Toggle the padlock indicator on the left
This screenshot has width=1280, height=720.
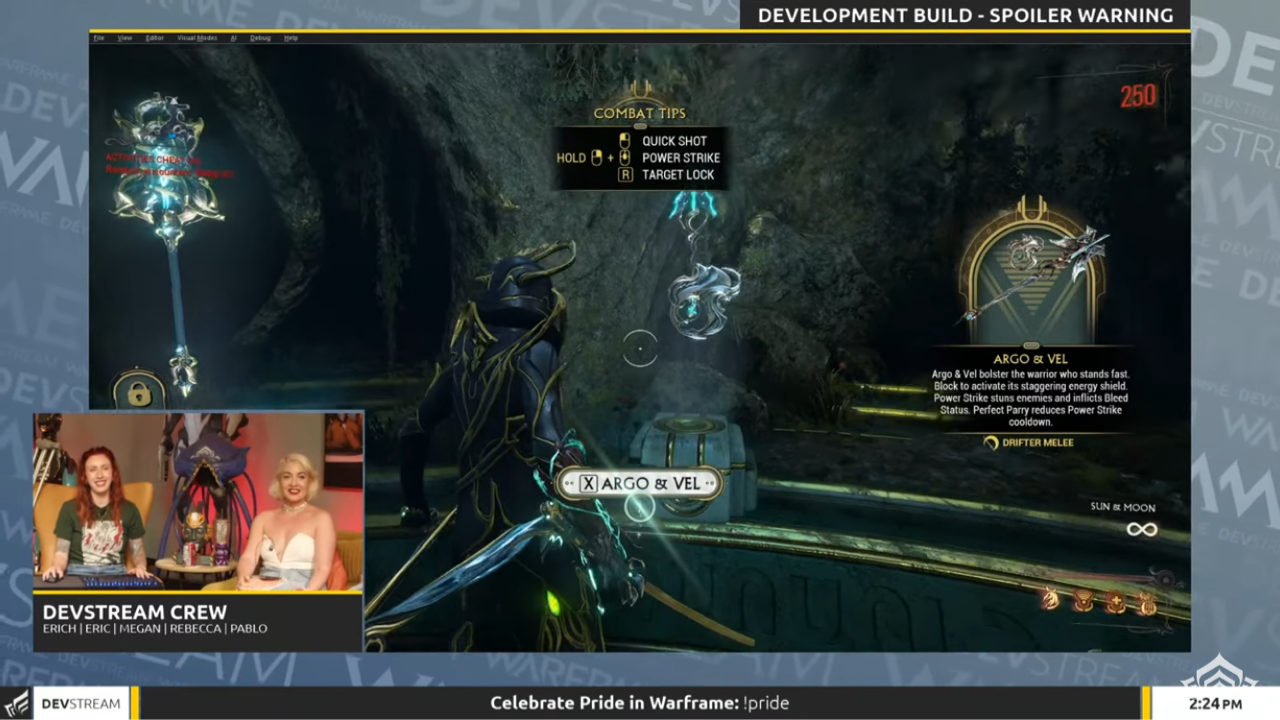pyautogui.click(x=139, y=393)
